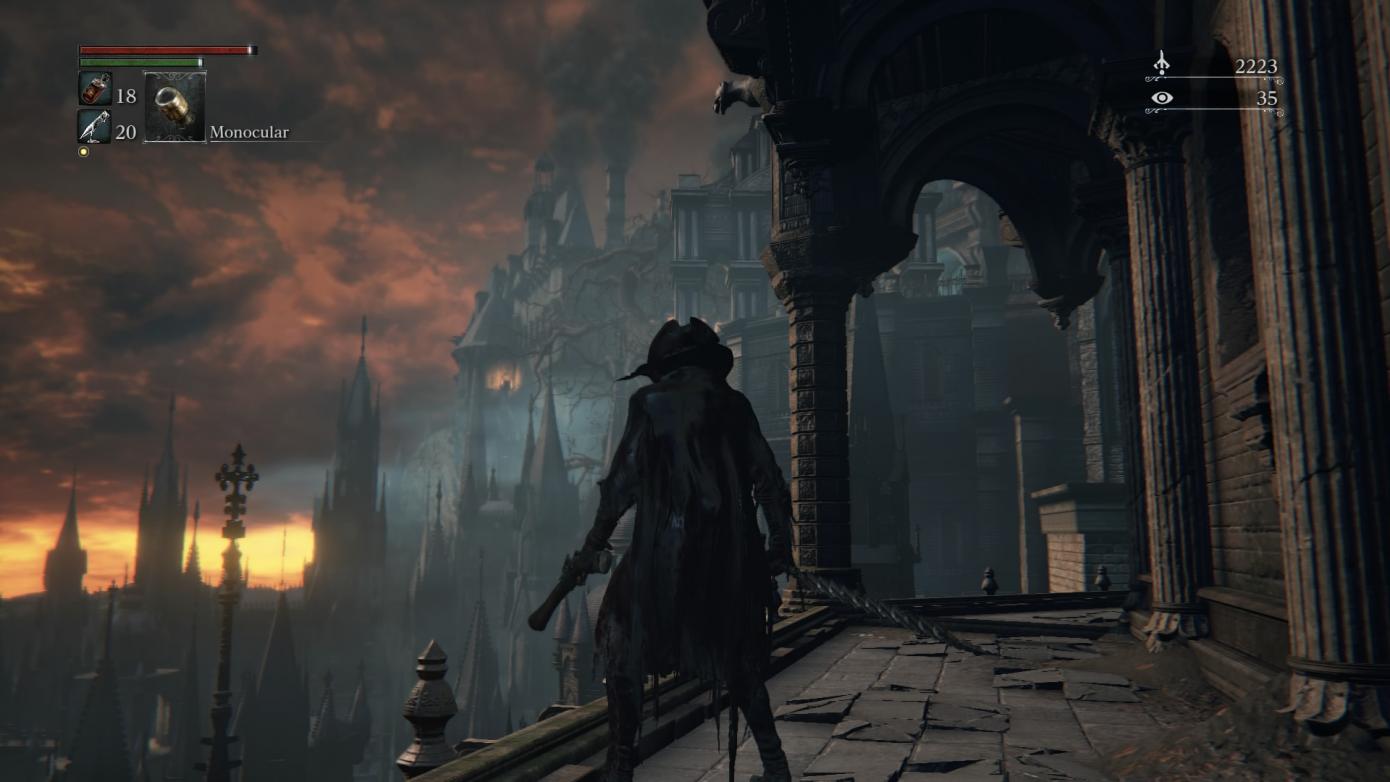1390x782 pixels.
Task: Click the Insight eye icon
Action: [1159, 99]
